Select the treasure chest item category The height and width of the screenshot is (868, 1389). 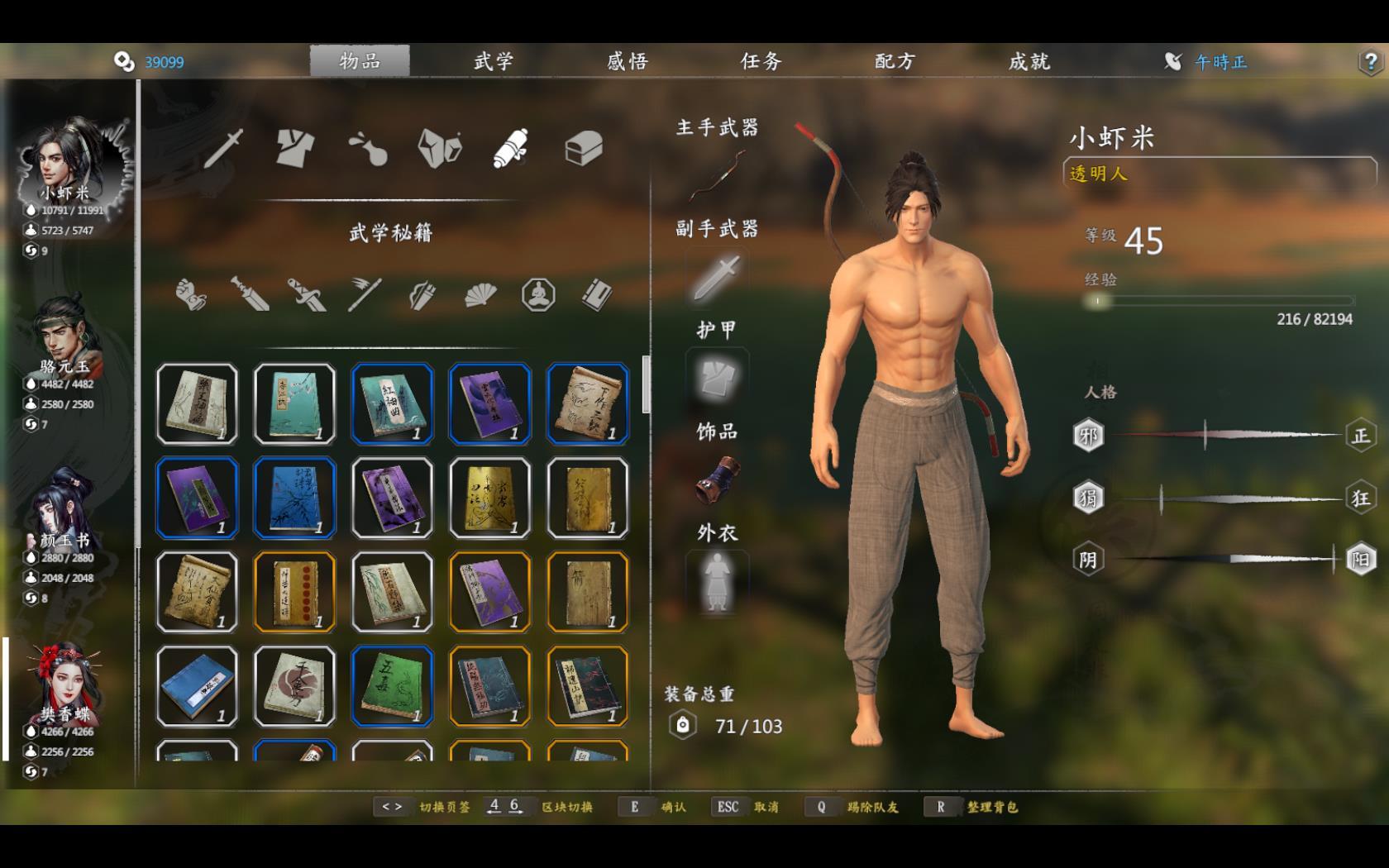point(583,150)
